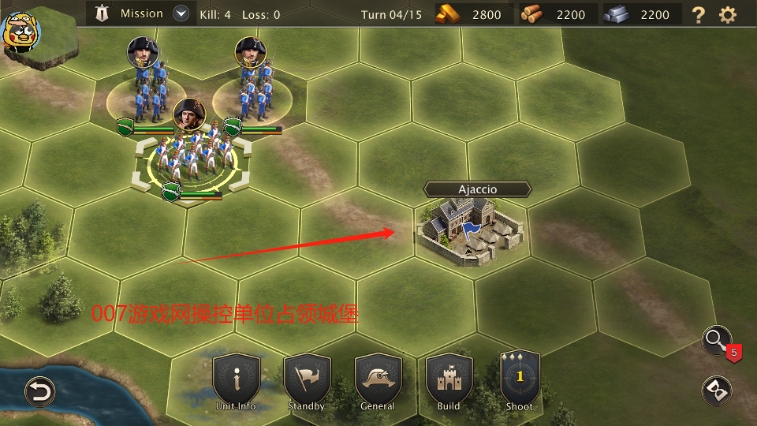
Task: Open the settings gear menu
Action: (x=728, y=15)
